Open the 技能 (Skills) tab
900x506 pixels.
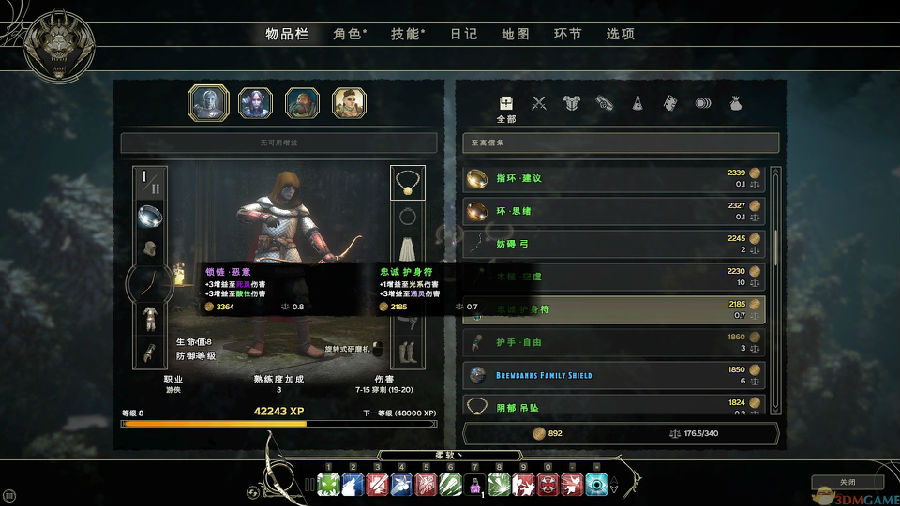(406, 33)
